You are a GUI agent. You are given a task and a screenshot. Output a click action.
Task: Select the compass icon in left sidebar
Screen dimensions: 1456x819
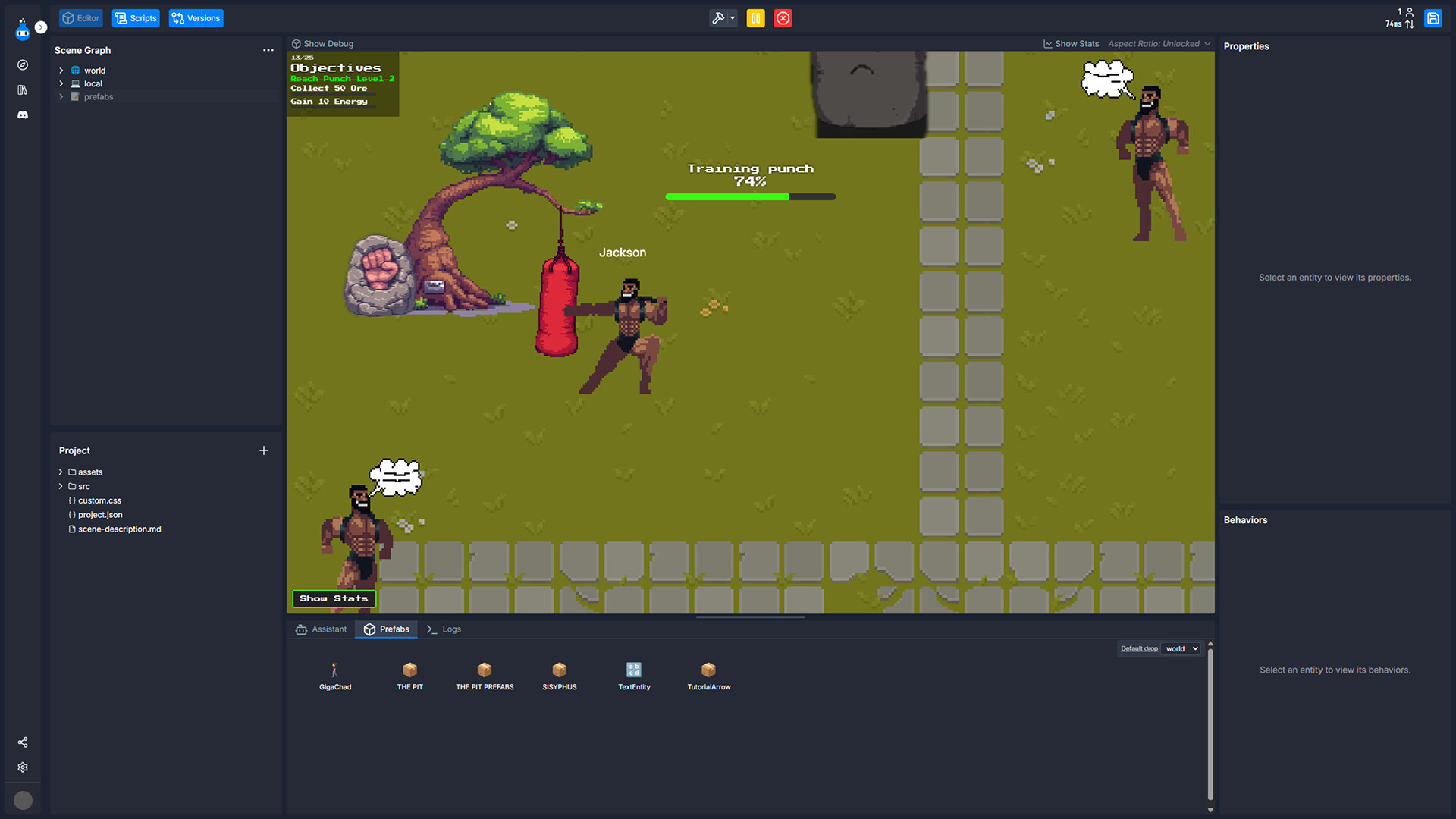[x=23, y=64]
